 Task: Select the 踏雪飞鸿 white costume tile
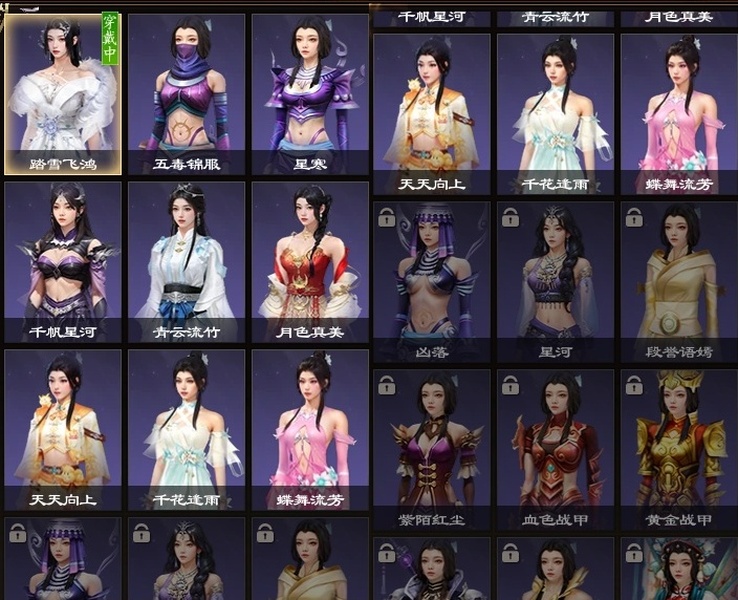(63, 93)
